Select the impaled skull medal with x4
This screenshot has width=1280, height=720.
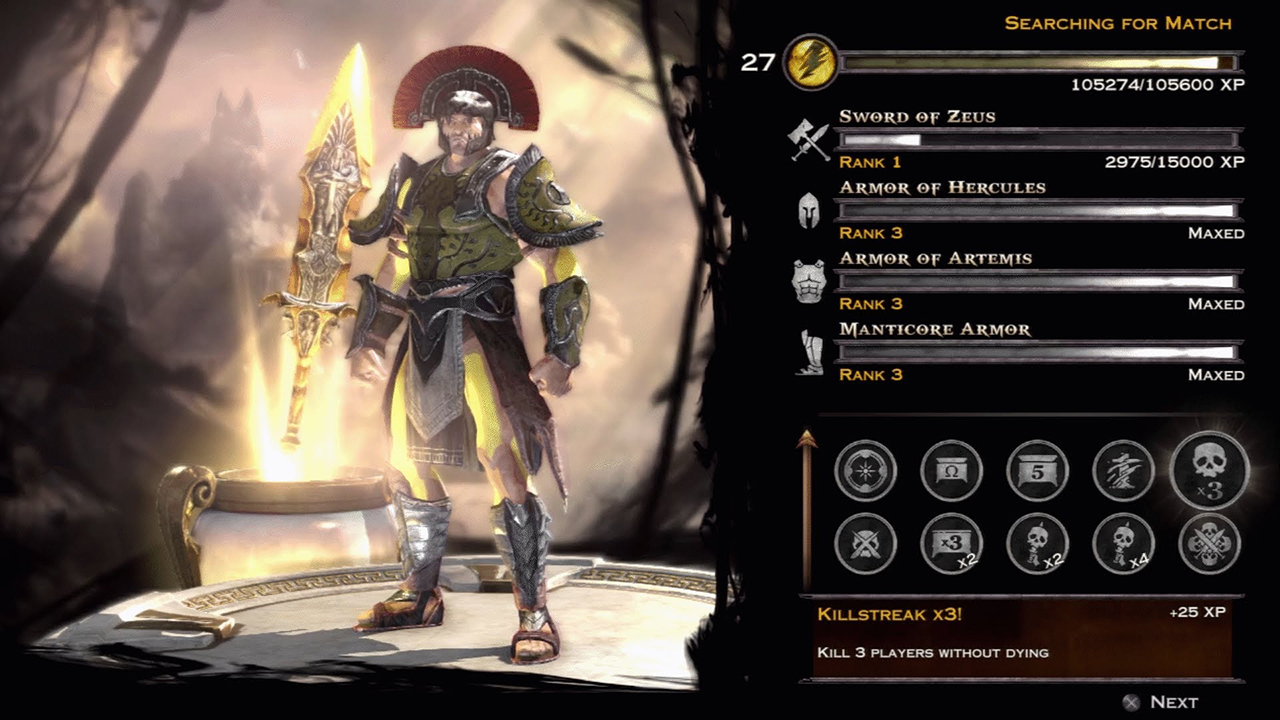point(1123,543)
